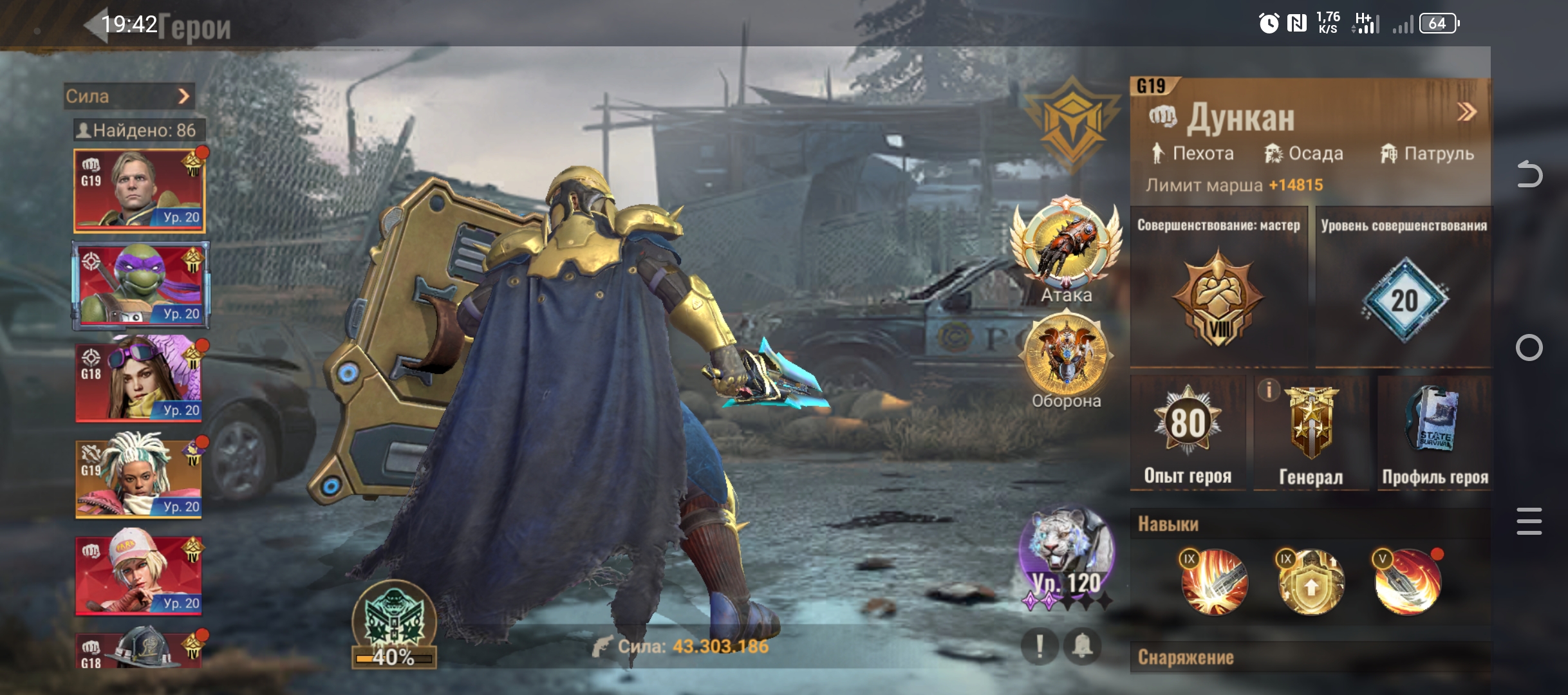Show Профиль героя
The height and width of the screenshot is (695, 1568).
(1435, 434)
